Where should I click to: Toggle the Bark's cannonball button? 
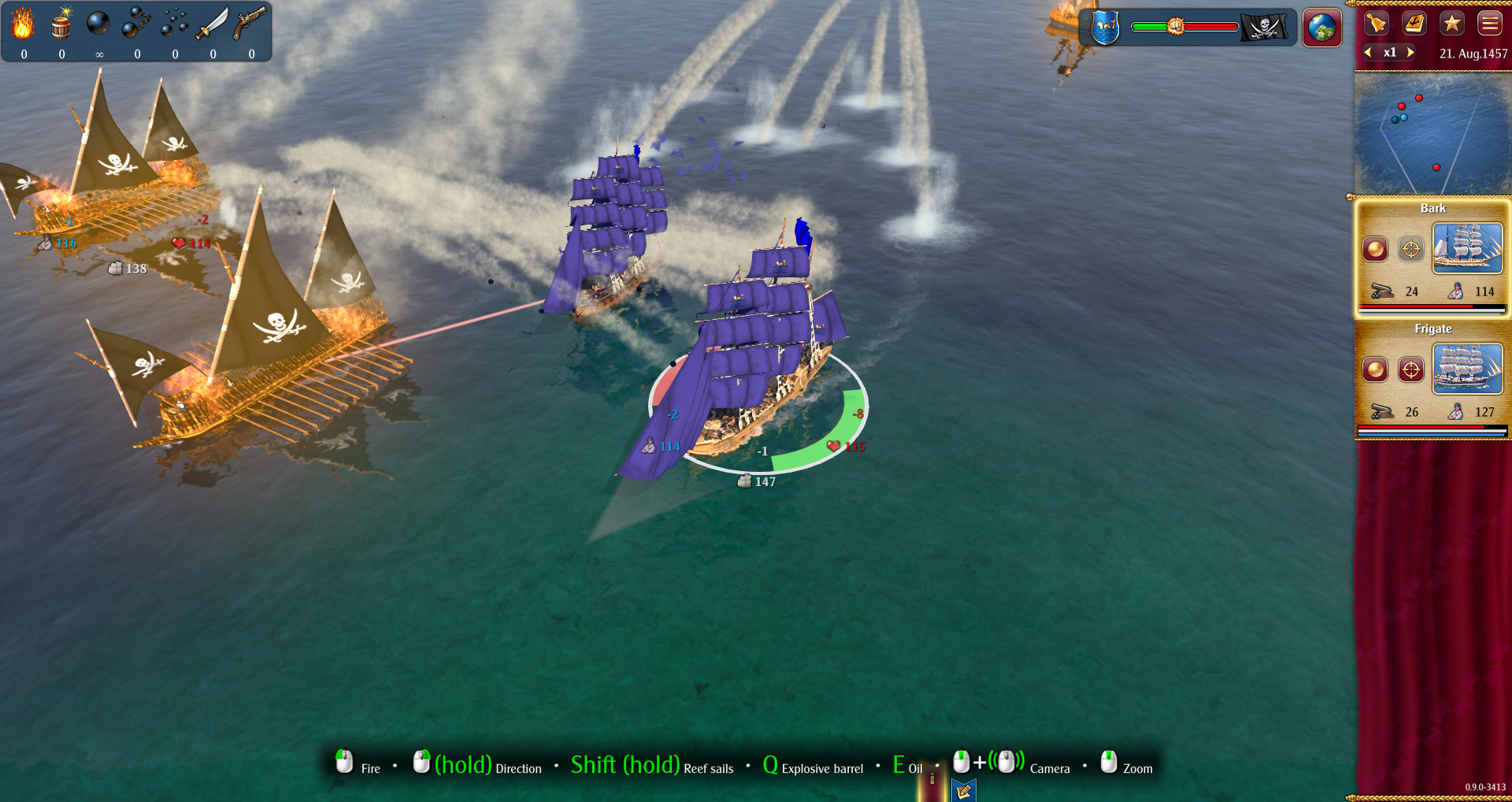pyautogui.click(x=1375, y=249)
